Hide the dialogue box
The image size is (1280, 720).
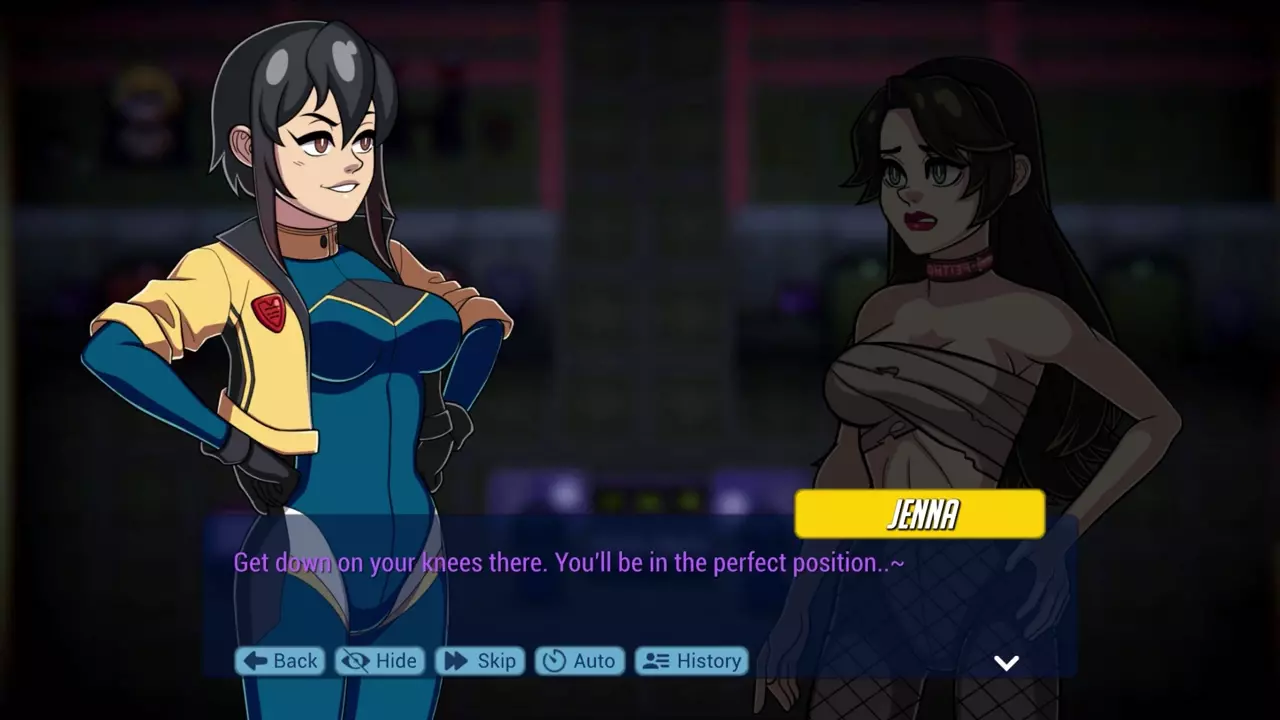(379, 661)
